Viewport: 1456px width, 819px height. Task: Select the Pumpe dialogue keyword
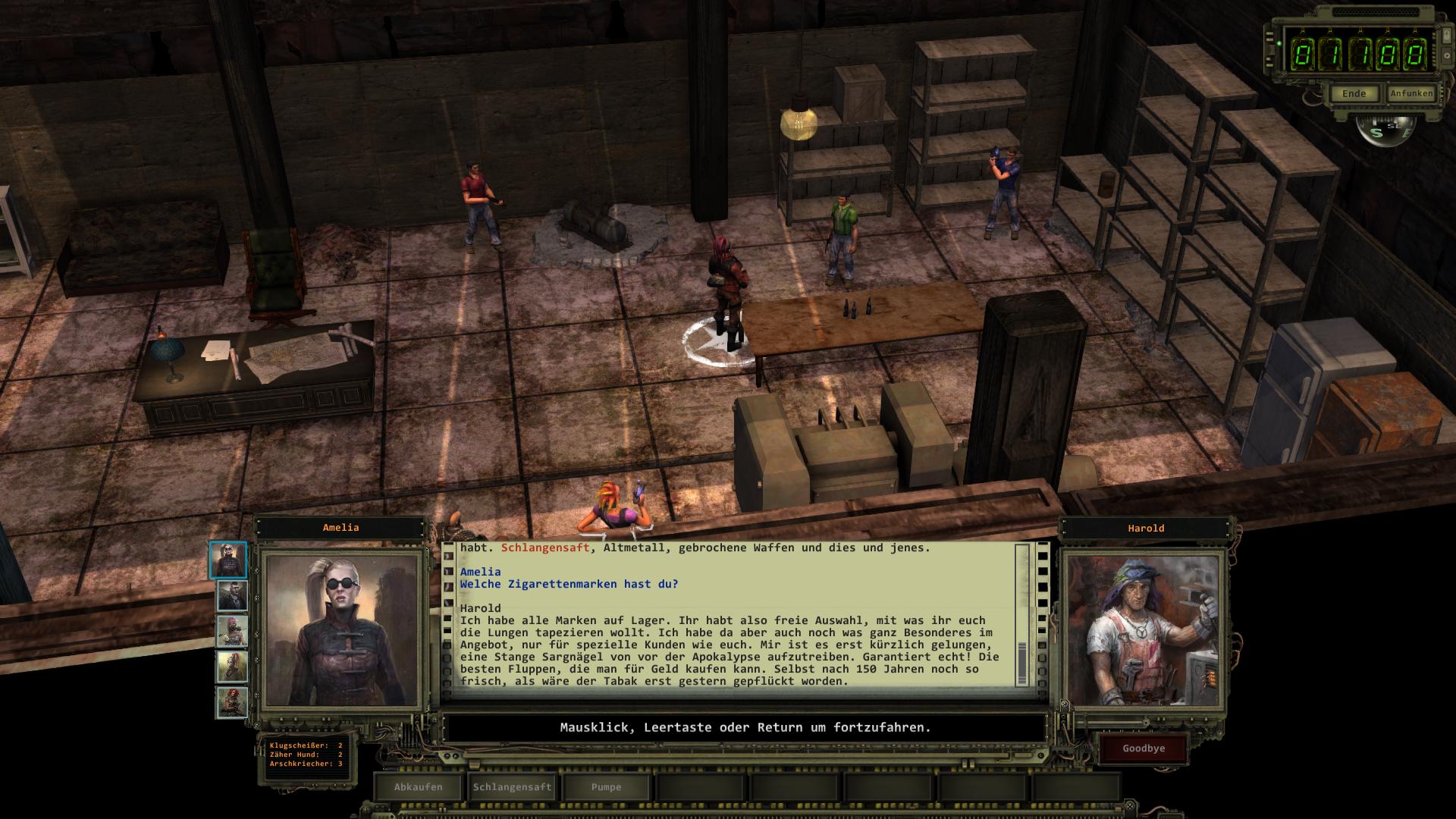[607, 787]
